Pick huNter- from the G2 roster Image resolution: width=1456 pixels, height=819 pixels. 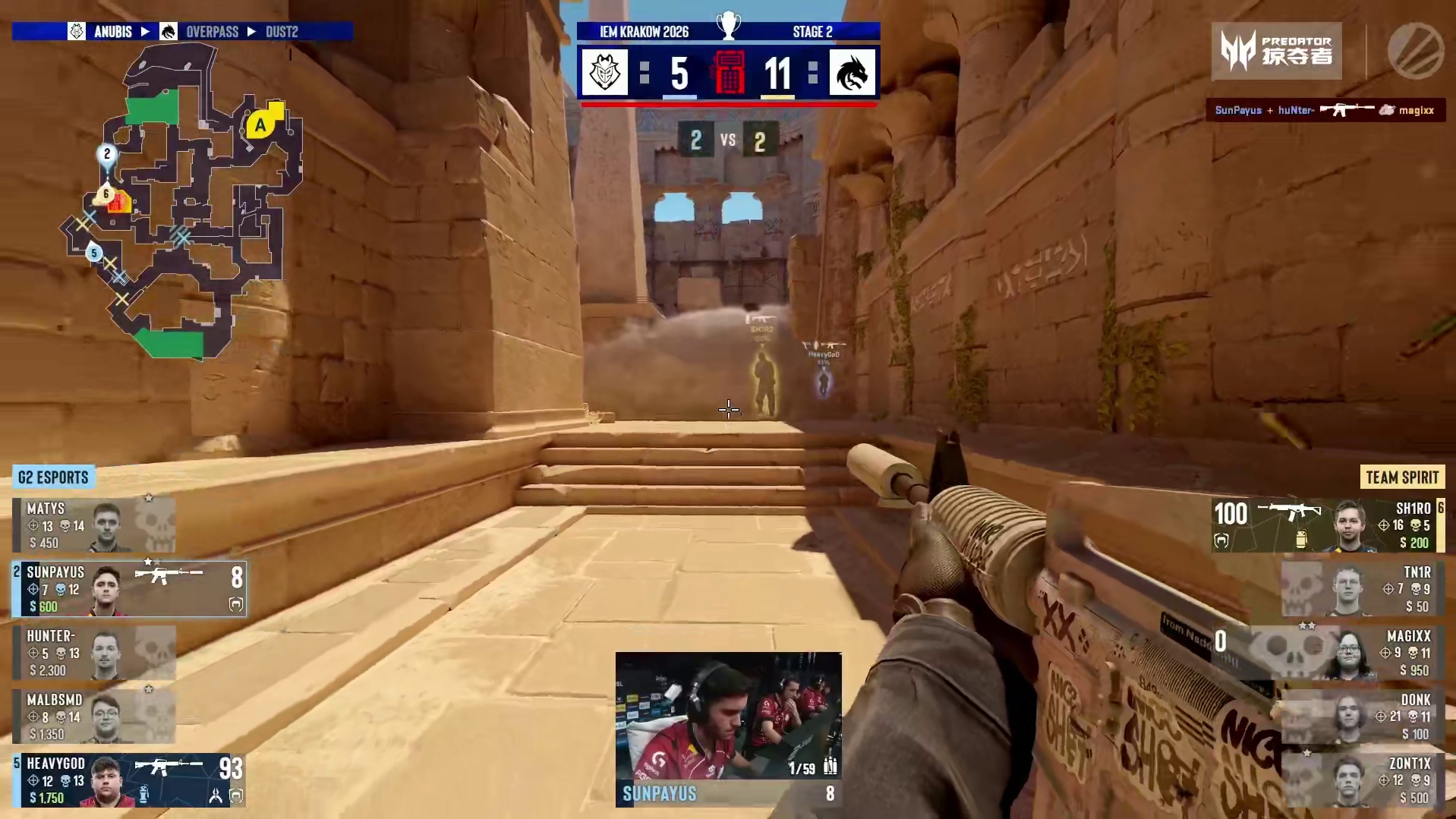94,652
